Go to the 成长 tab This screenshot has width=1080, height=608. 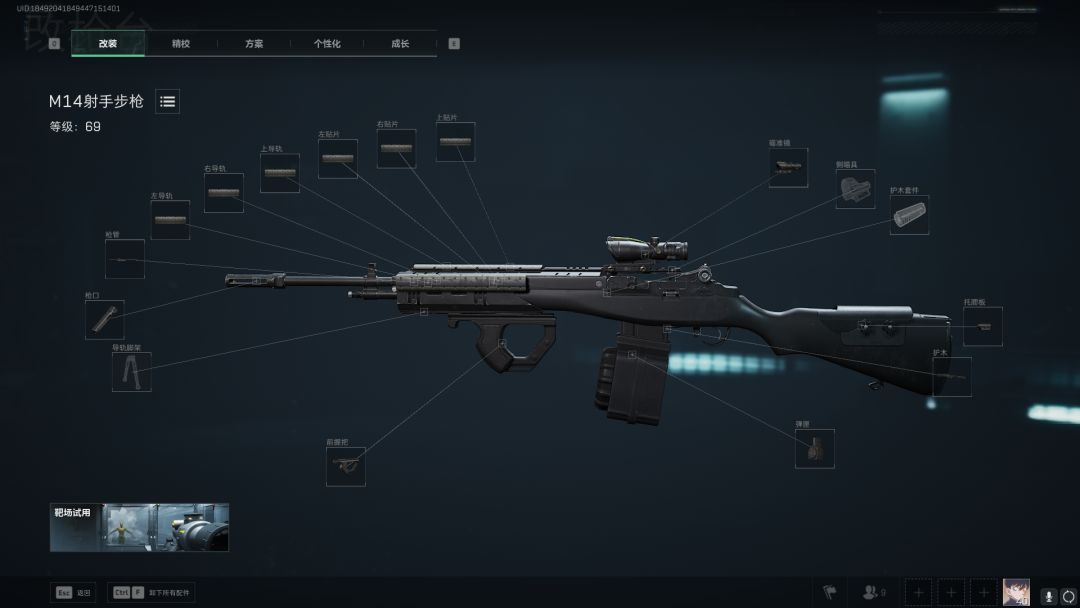[x=400, y=44]
